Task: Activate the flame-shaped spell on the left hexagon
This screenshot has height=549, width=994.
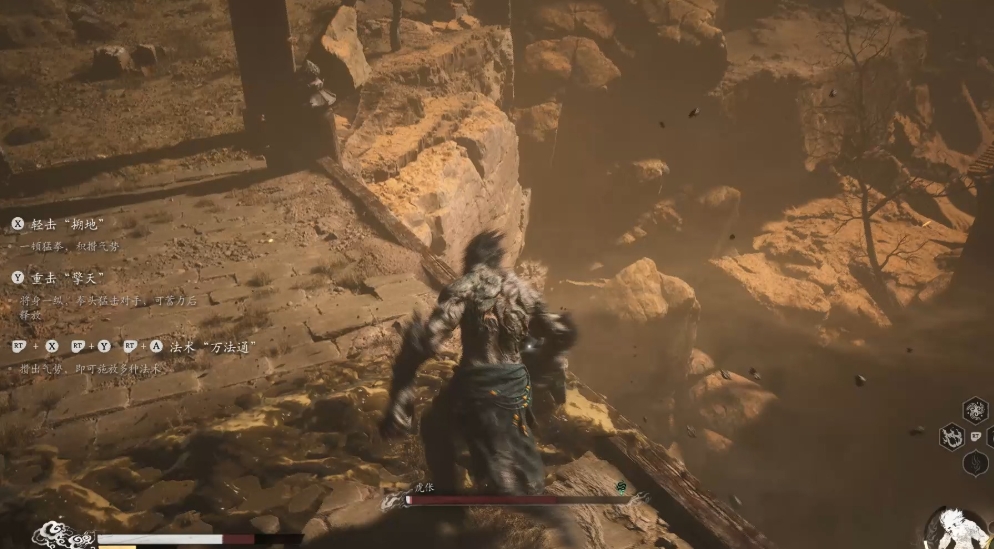Action: click(951, 437)
